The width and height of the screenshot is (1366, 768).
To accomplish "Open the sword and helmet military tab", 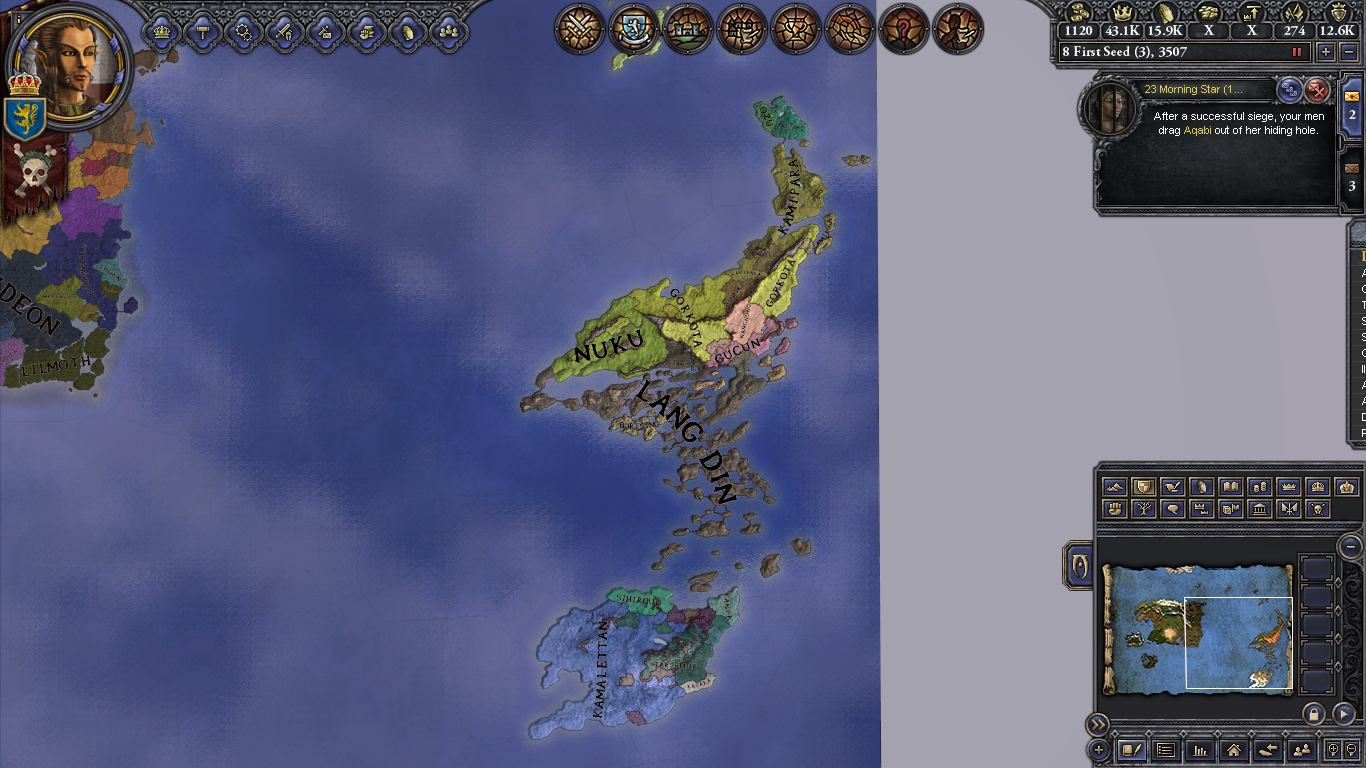I will coord(283,32).
